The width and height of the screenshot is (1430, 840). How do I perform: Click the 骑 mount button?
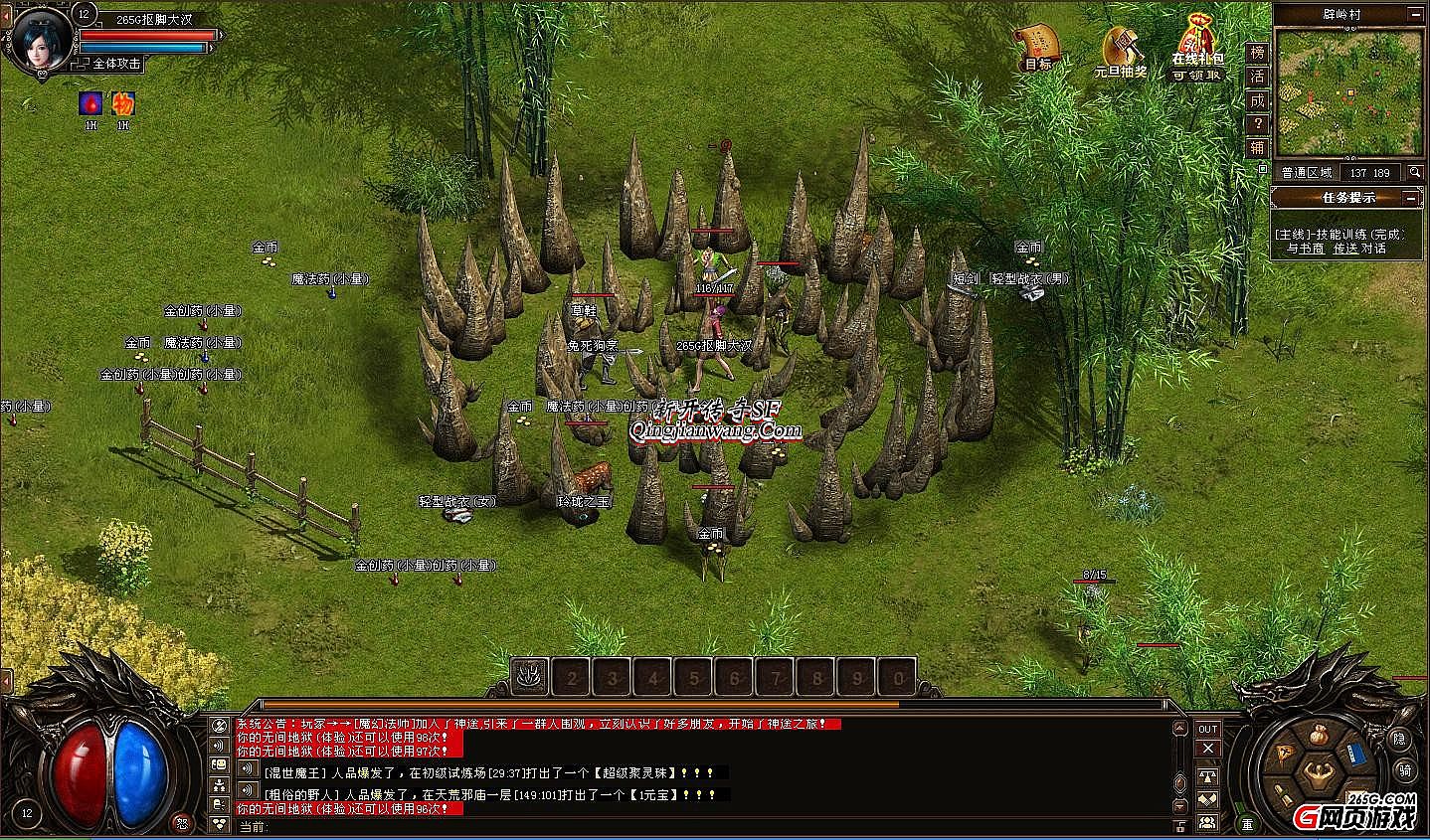pos(1403,769)
